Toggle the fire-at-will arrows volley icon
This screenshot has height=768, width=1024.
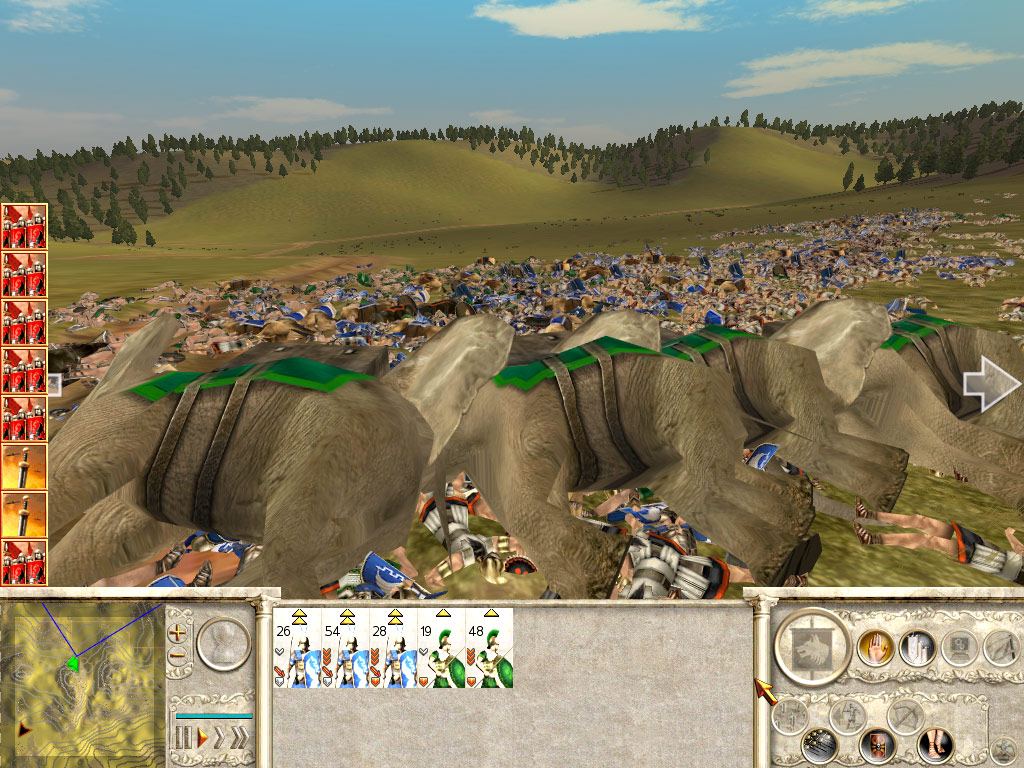click(818, 745)
